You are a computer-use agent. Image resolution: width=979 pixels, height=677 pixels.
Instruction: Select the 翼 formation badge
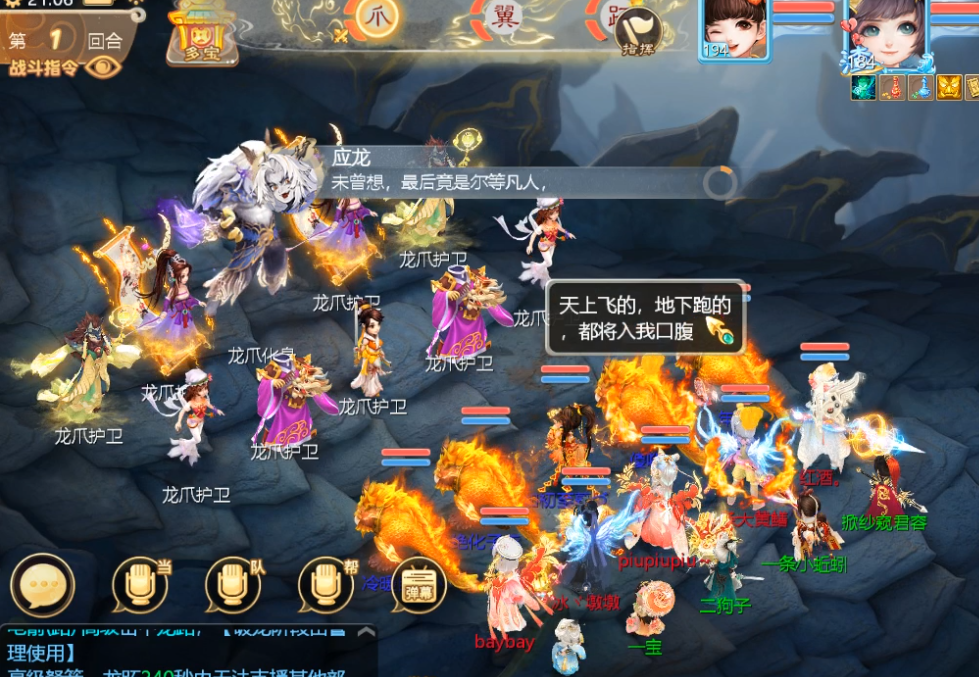[x=500, y=17]
